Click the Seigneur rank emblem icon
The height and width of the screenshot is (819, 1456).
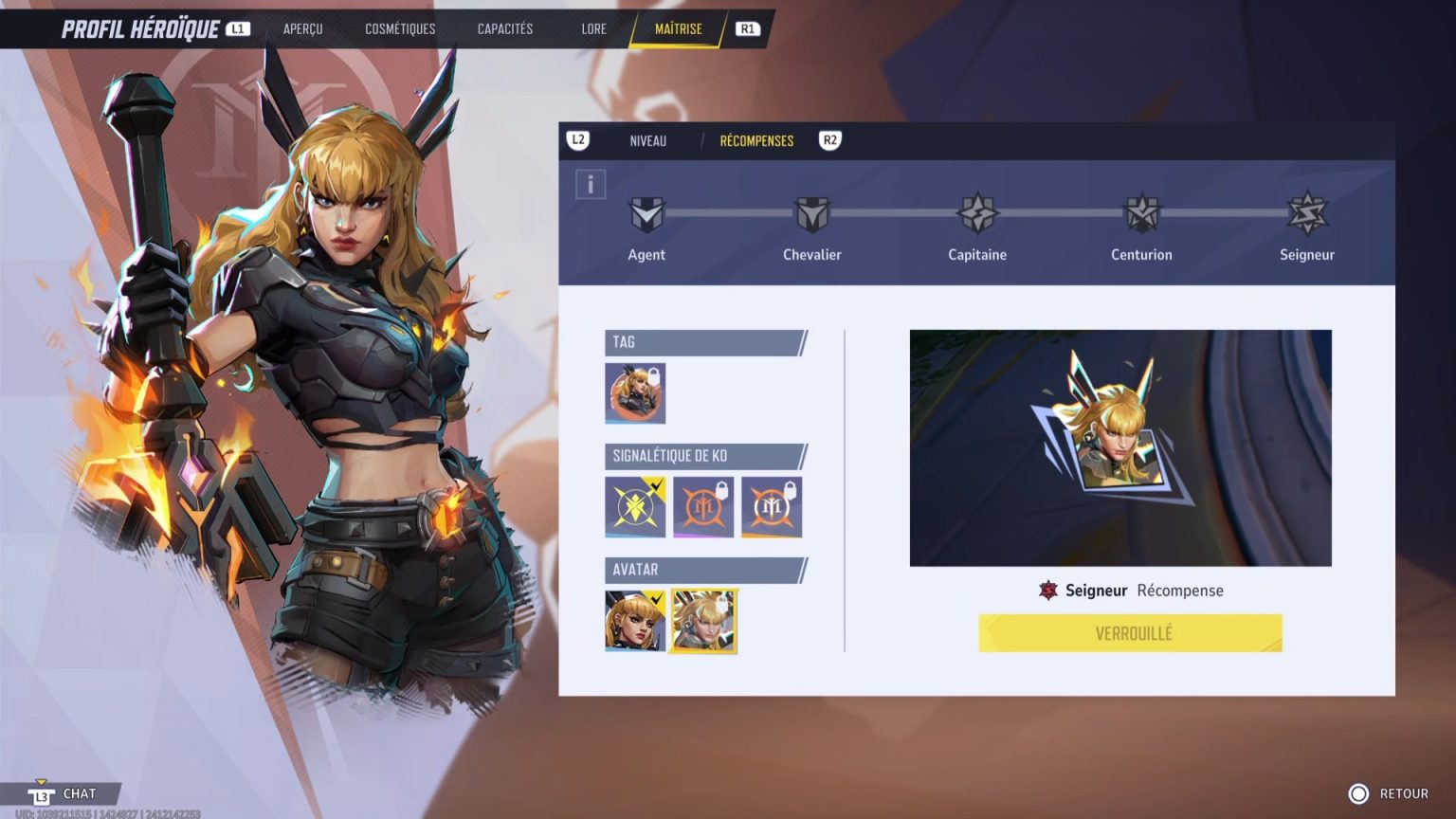(x=1306, y=213)
